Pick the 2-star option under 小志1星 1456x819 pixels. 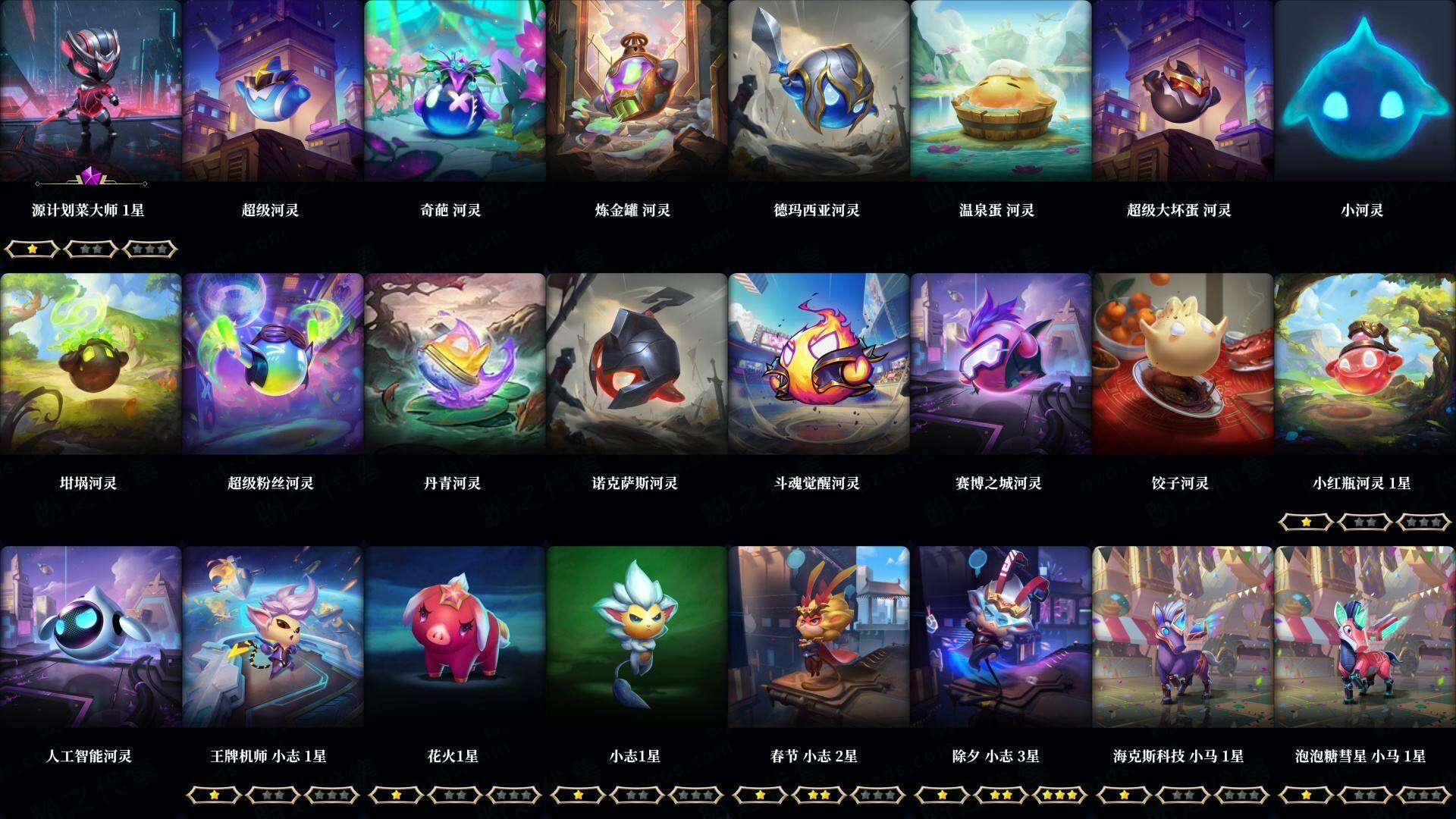[x=635, y=795]
